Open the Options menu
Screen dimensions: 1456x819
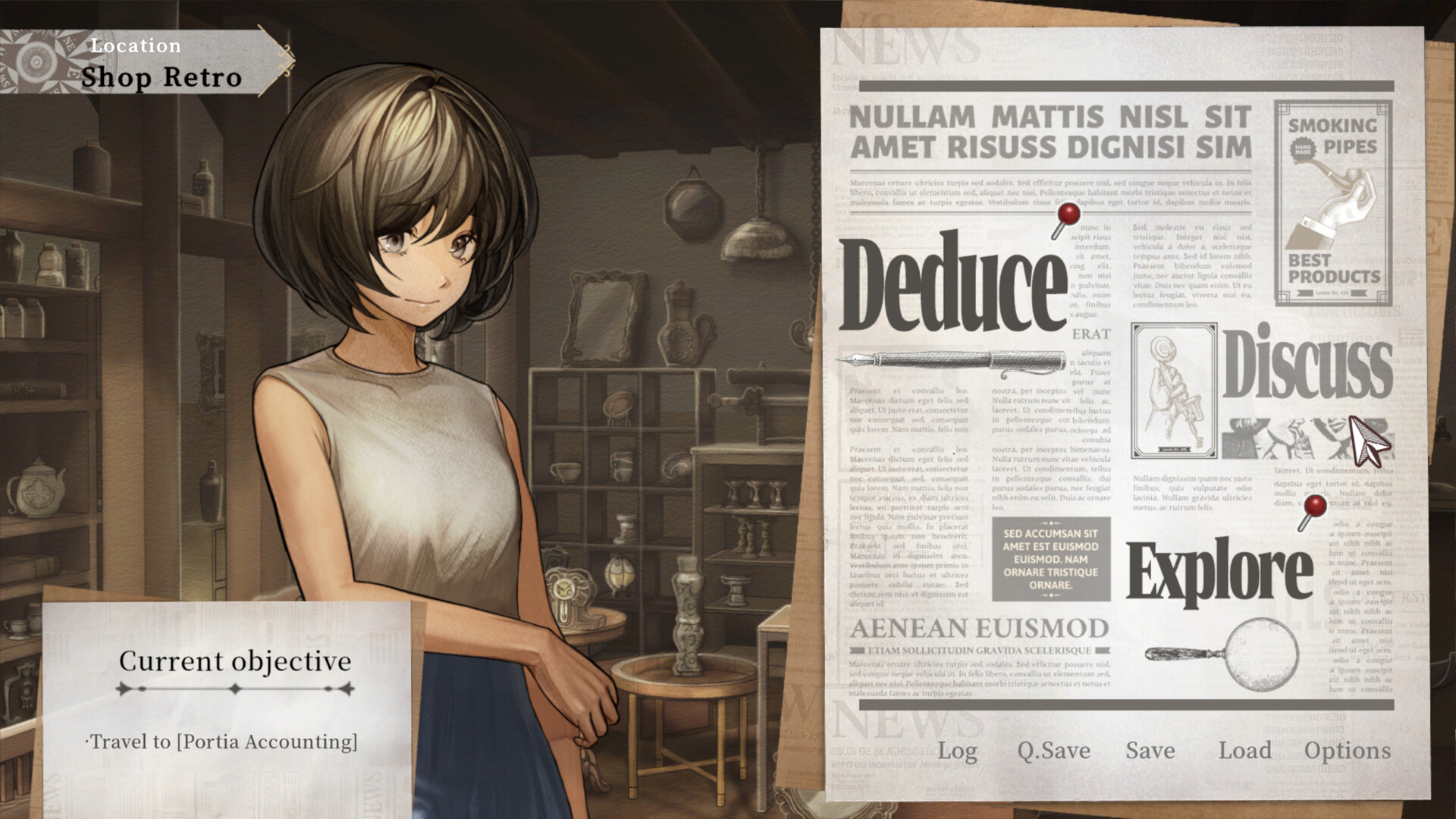click(x=1351, y=752)
